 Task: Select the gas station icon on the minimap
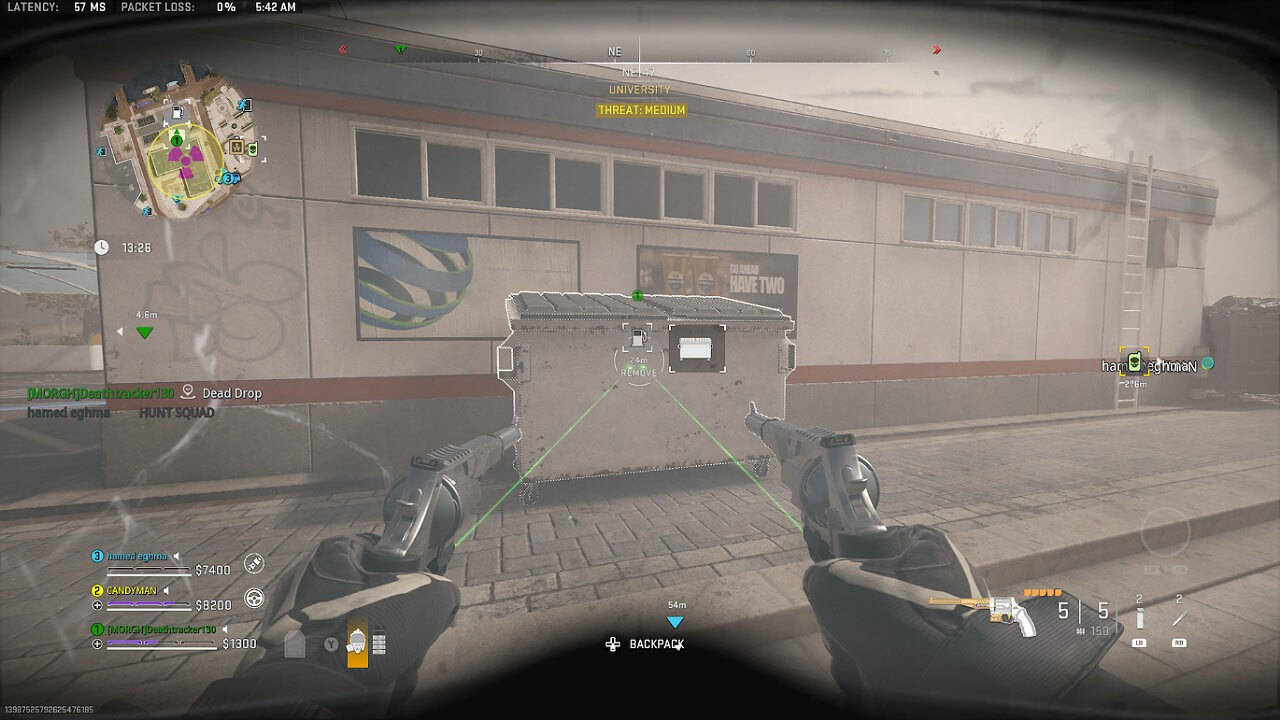177,112
